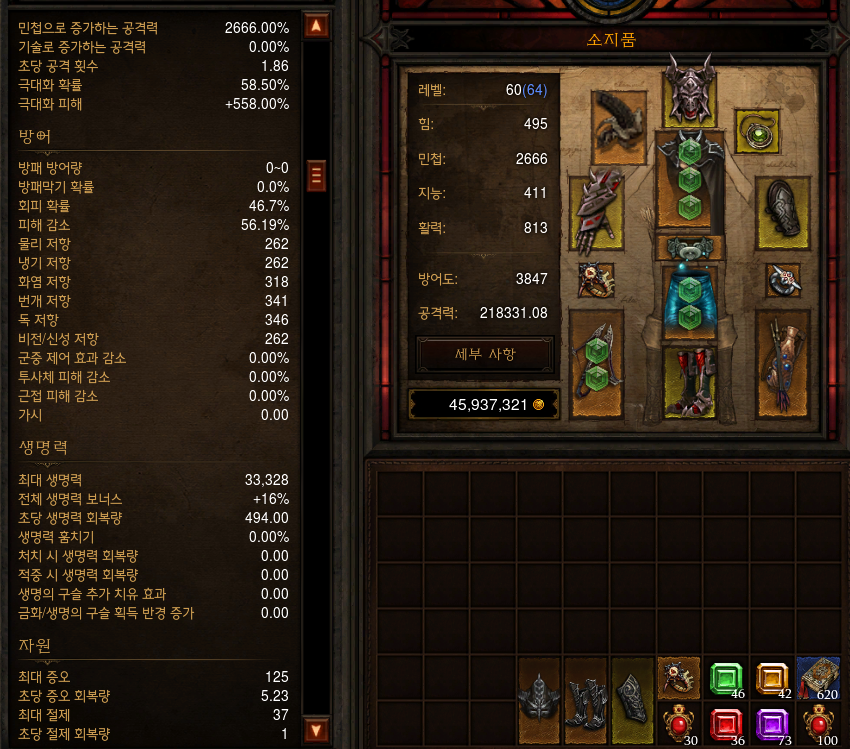Click the stats panel scroll-up arrow
The width and height of the screenshot is (850, 749).
(316, 26)
